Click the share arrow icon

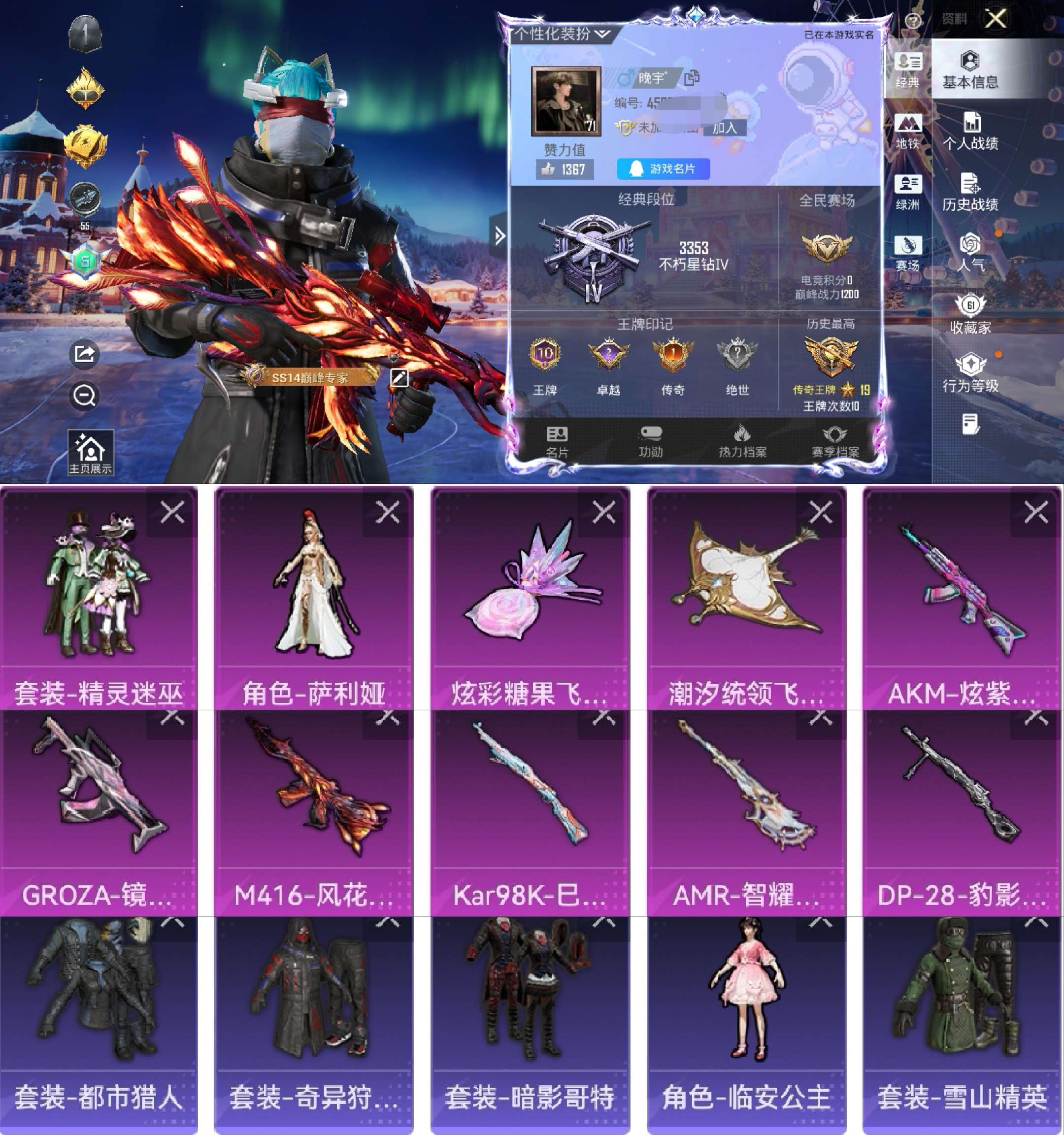tap(85, 354)
